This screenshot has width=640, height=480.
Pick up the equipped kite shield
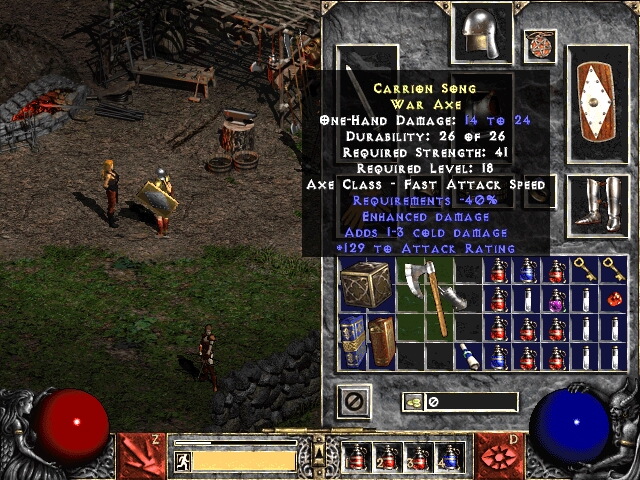pyautogui.click(x=597, y=104)
